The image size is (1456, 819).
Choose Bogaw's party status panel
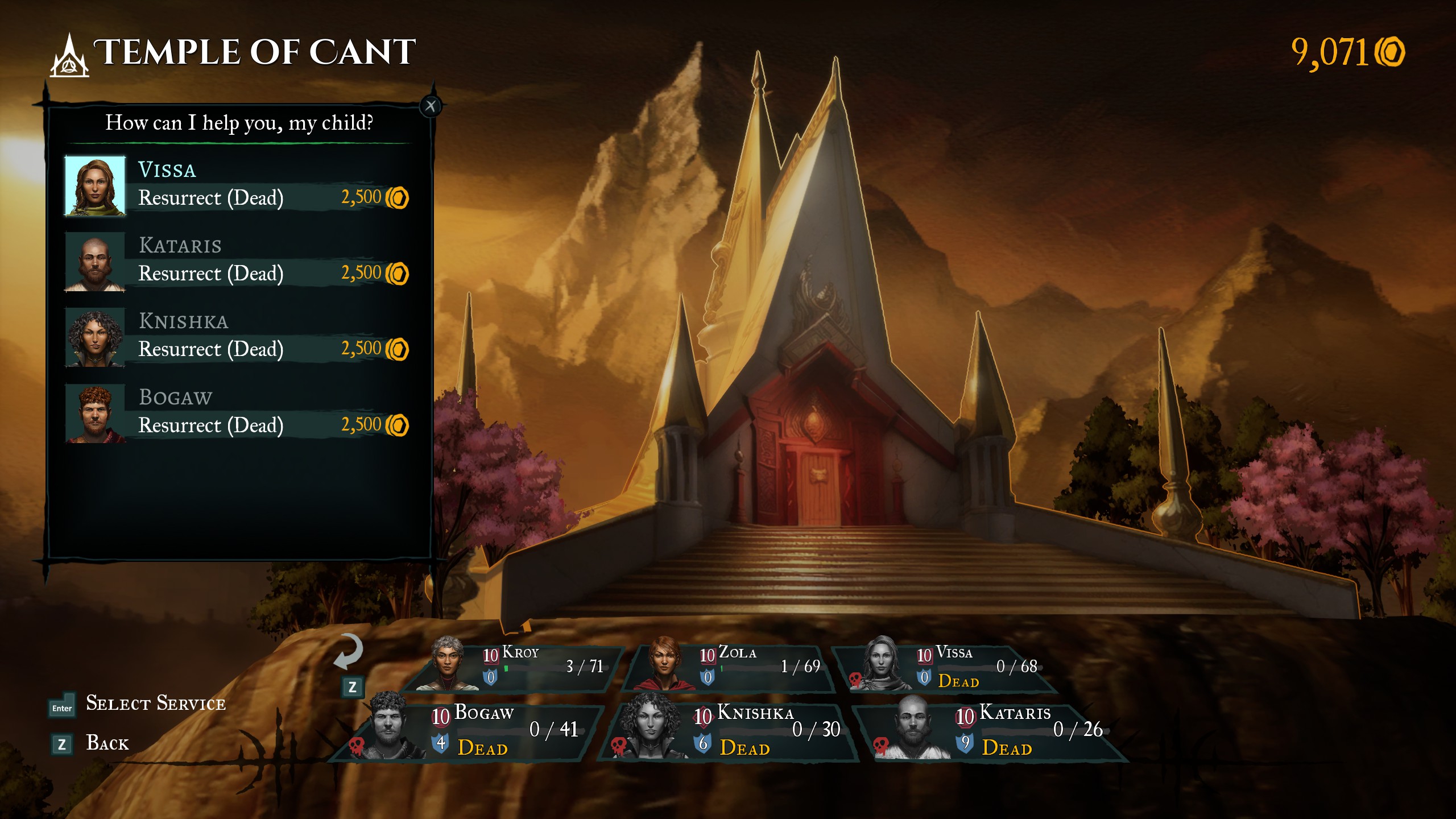coord(472,731)
